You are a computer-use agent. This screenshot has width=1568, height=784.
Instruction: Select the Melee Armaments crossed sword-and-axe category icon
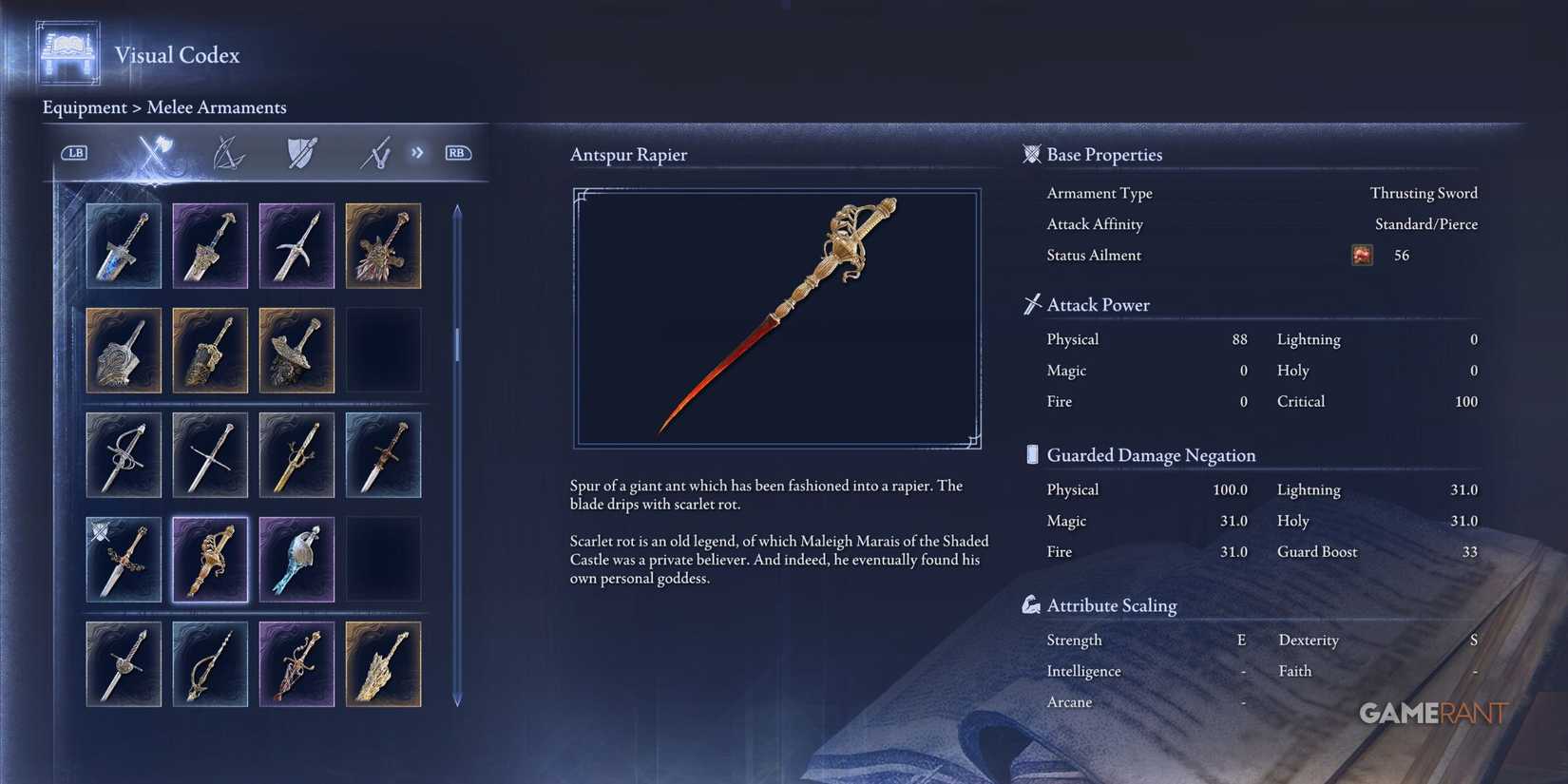(x=152, y=152)
